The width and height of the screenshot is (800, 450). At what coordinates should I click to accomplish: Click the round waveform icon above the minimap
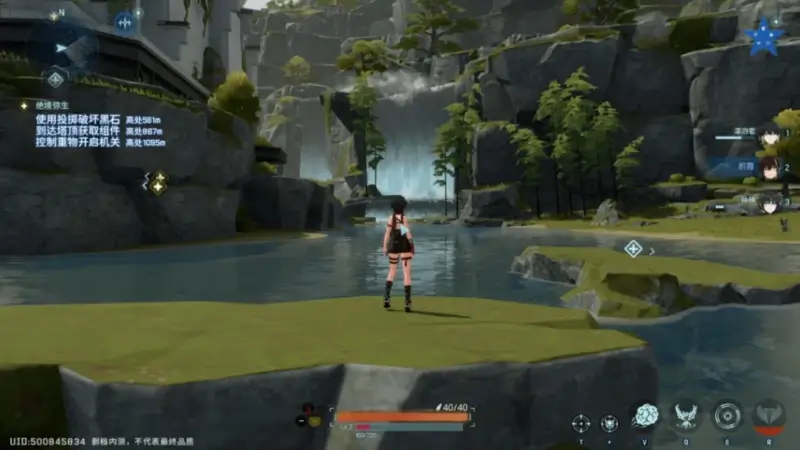coord(125,22)
